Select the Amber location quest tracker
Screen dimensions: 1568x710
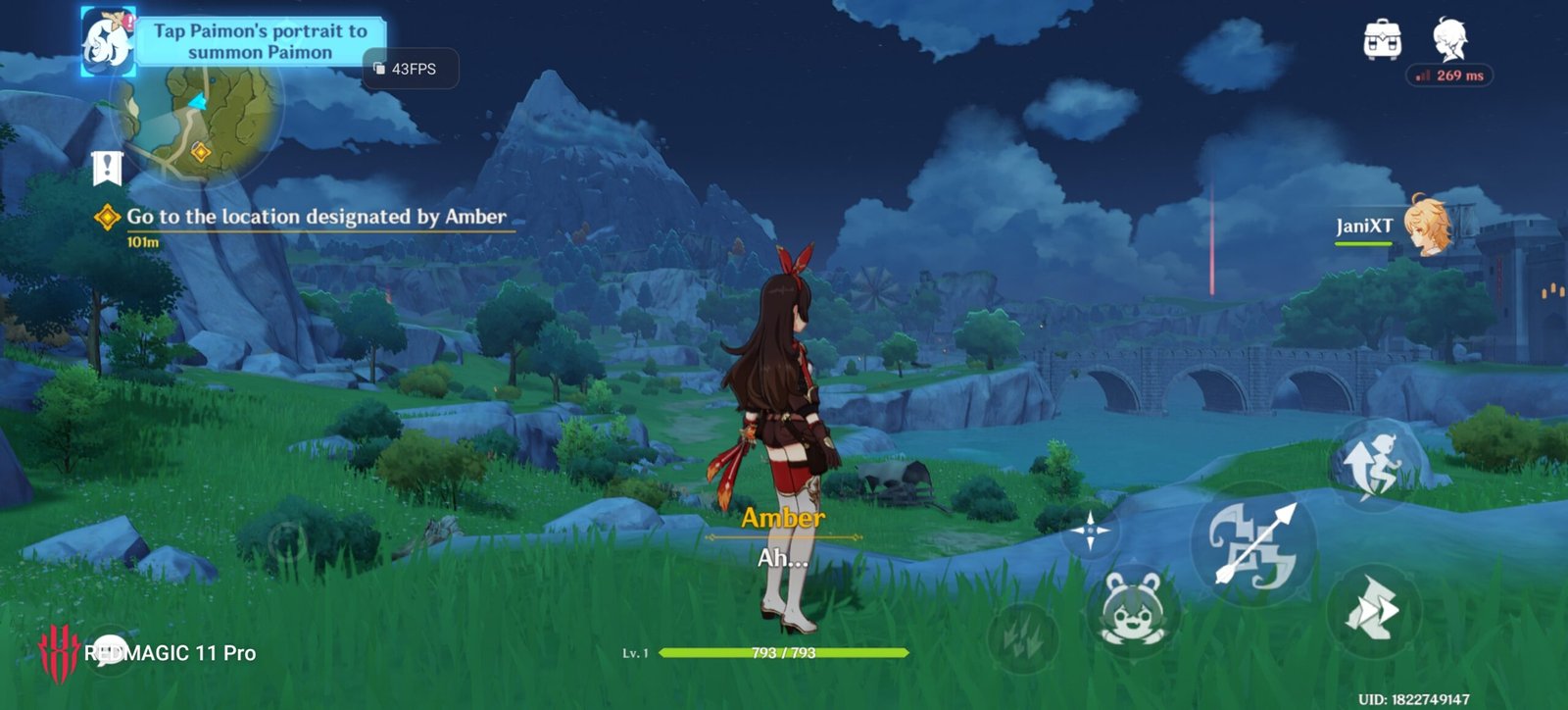pos(316,217)
